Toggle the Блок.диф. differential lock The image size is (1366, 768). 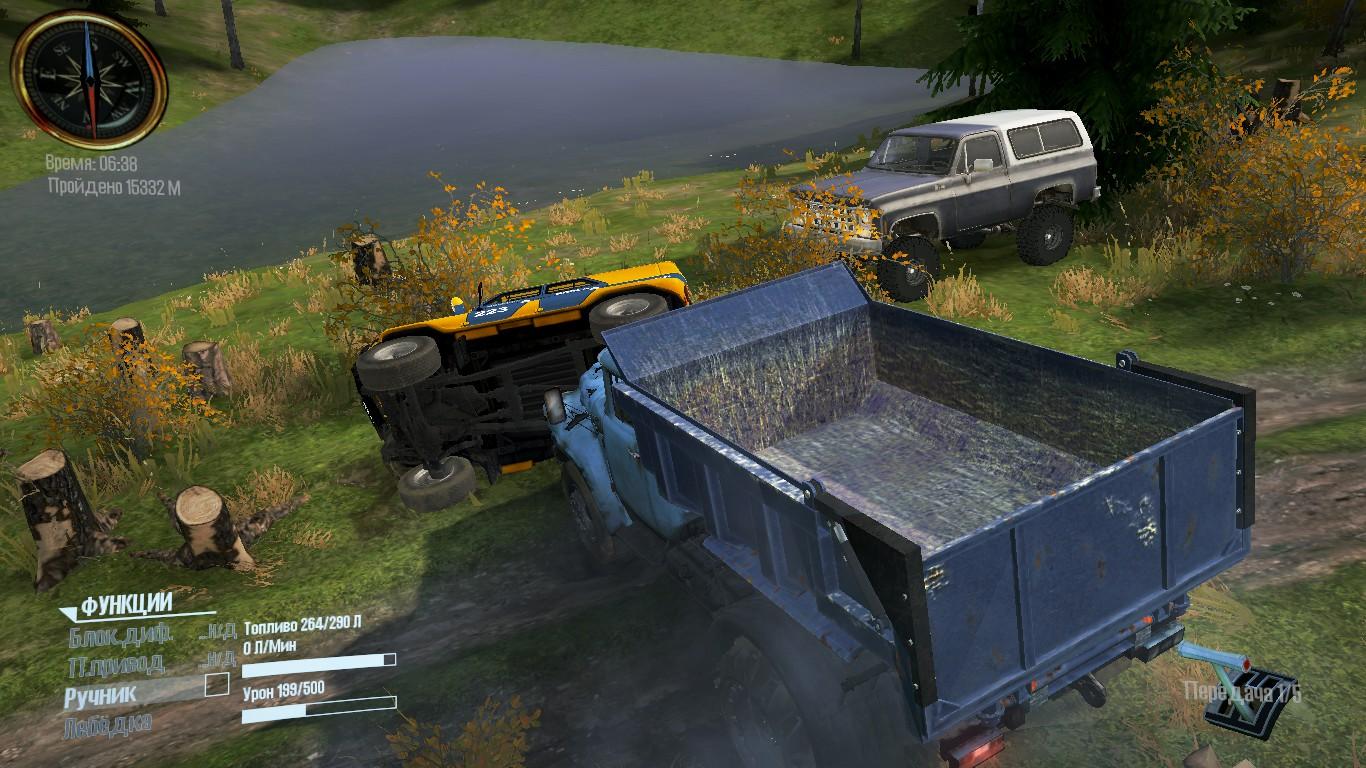pos(121,635)
